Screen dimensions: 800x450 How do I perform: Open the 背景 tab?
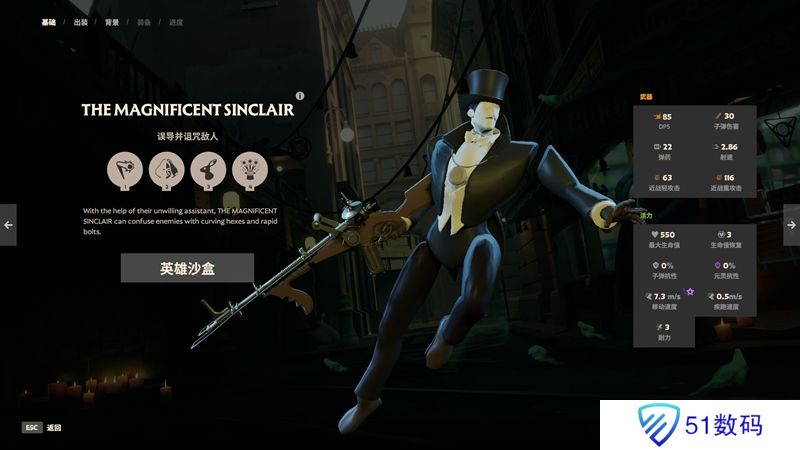pyautogui.click(x=112, y=22)
